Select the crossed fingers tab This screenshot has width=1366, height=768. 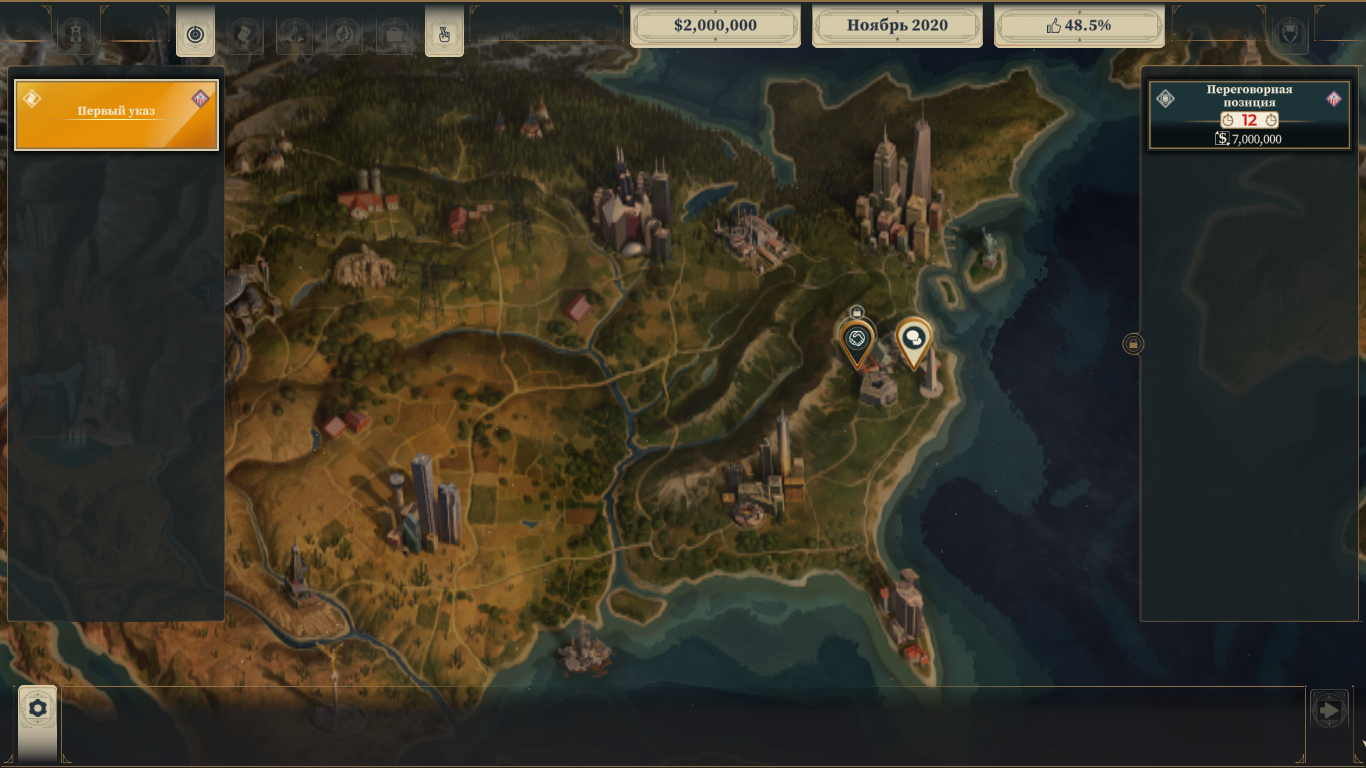pyautogui.click(x=444, y=35)
